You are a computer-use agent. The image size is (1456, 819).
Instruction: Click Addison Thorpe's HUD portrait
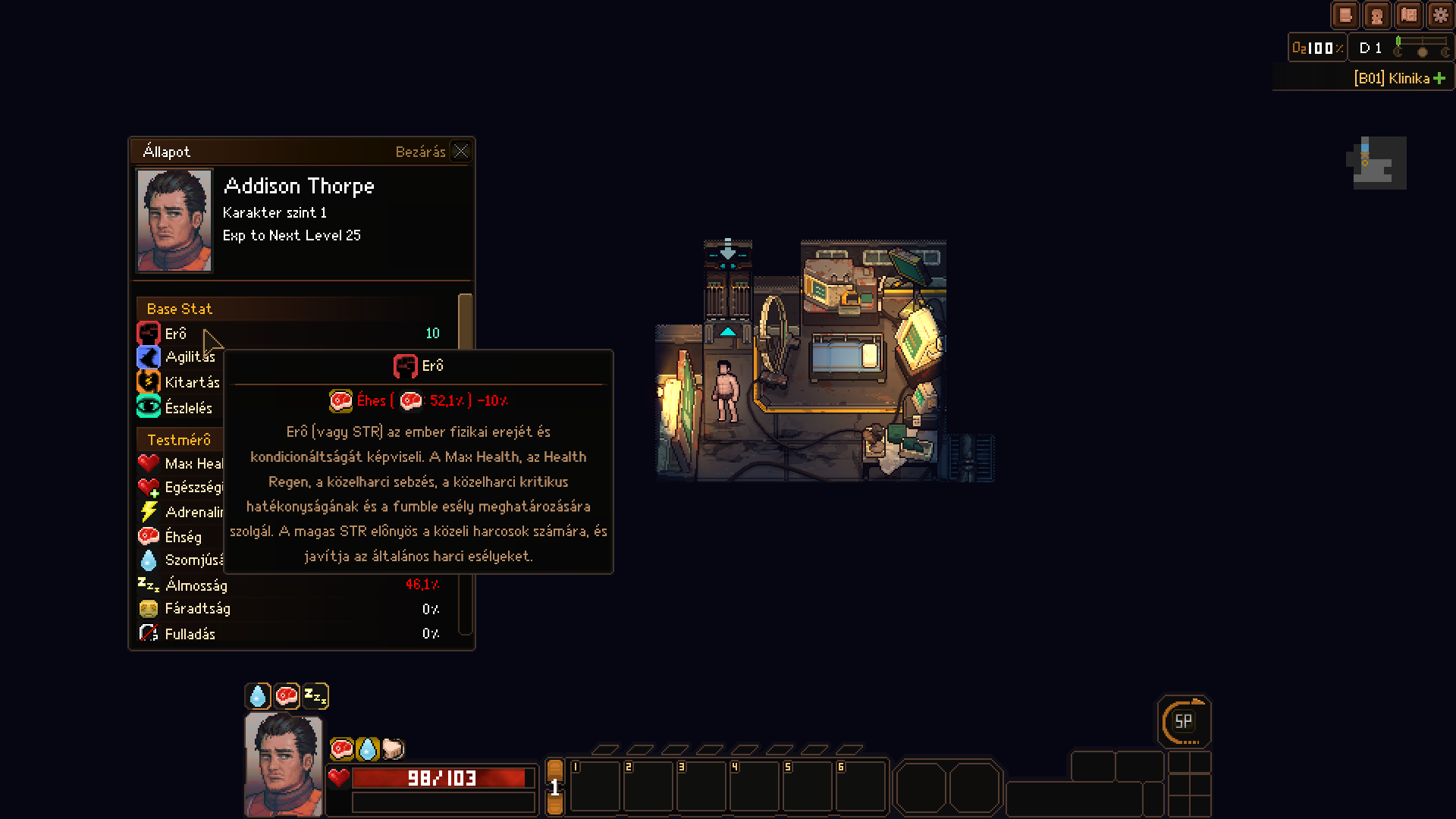[x=283, y=764]
